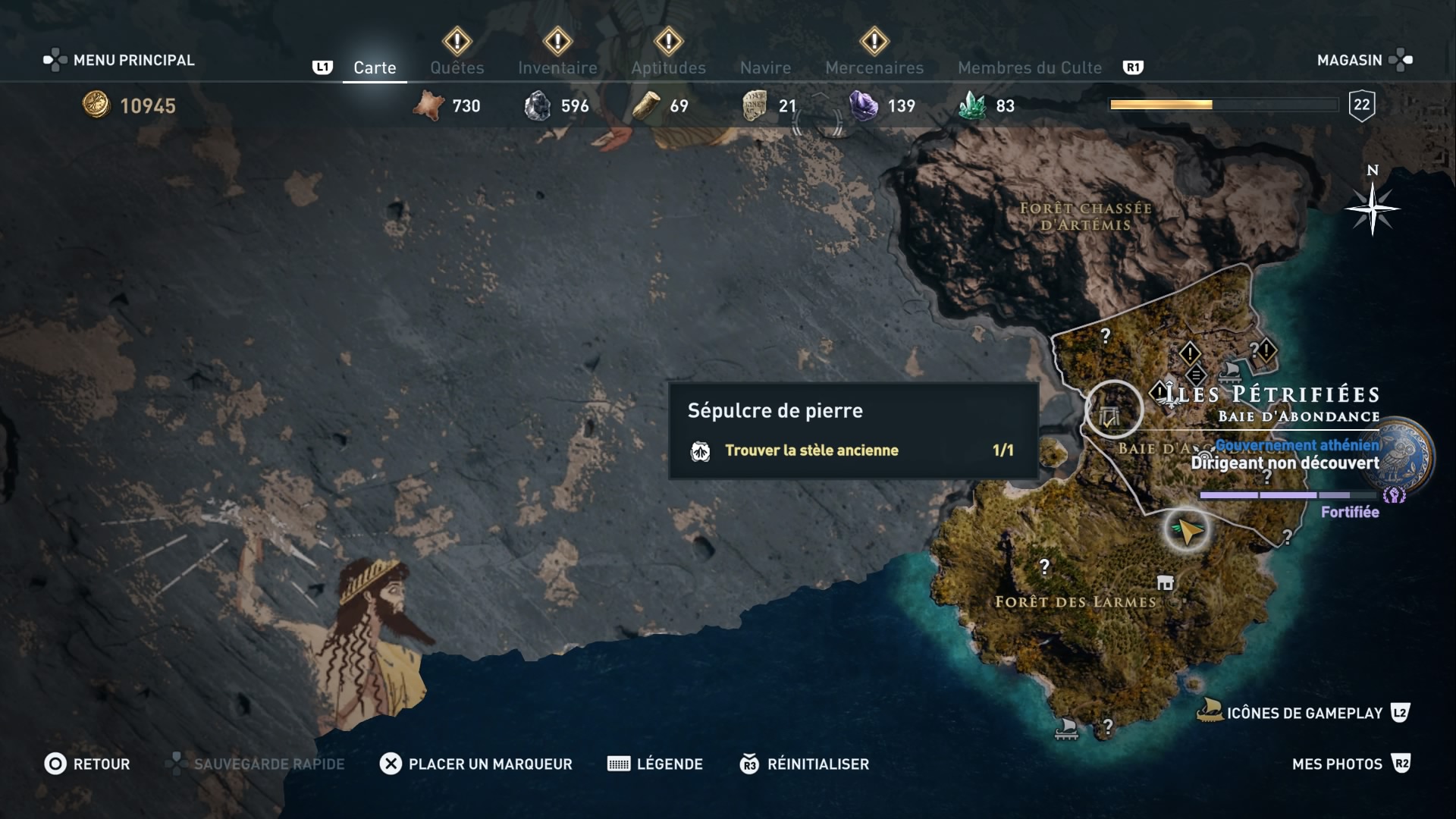Select the circled Sépulcre de pierre tomb marker
Screen dimensions: 1456x819
pyautogui.click(x=1112, y=410)
